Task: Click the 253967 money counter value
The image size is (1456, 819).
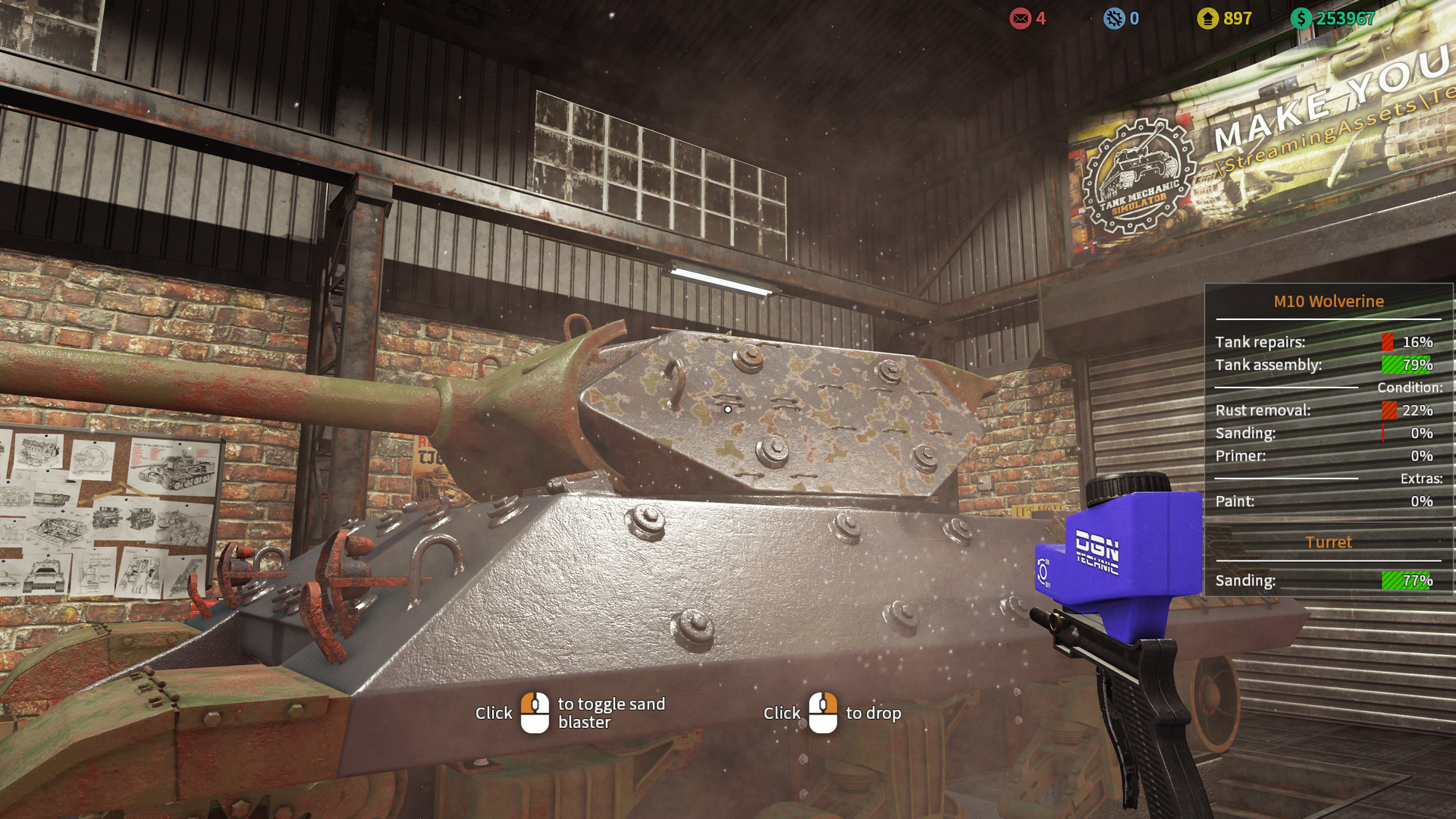Action: (x=1345, y=18)
